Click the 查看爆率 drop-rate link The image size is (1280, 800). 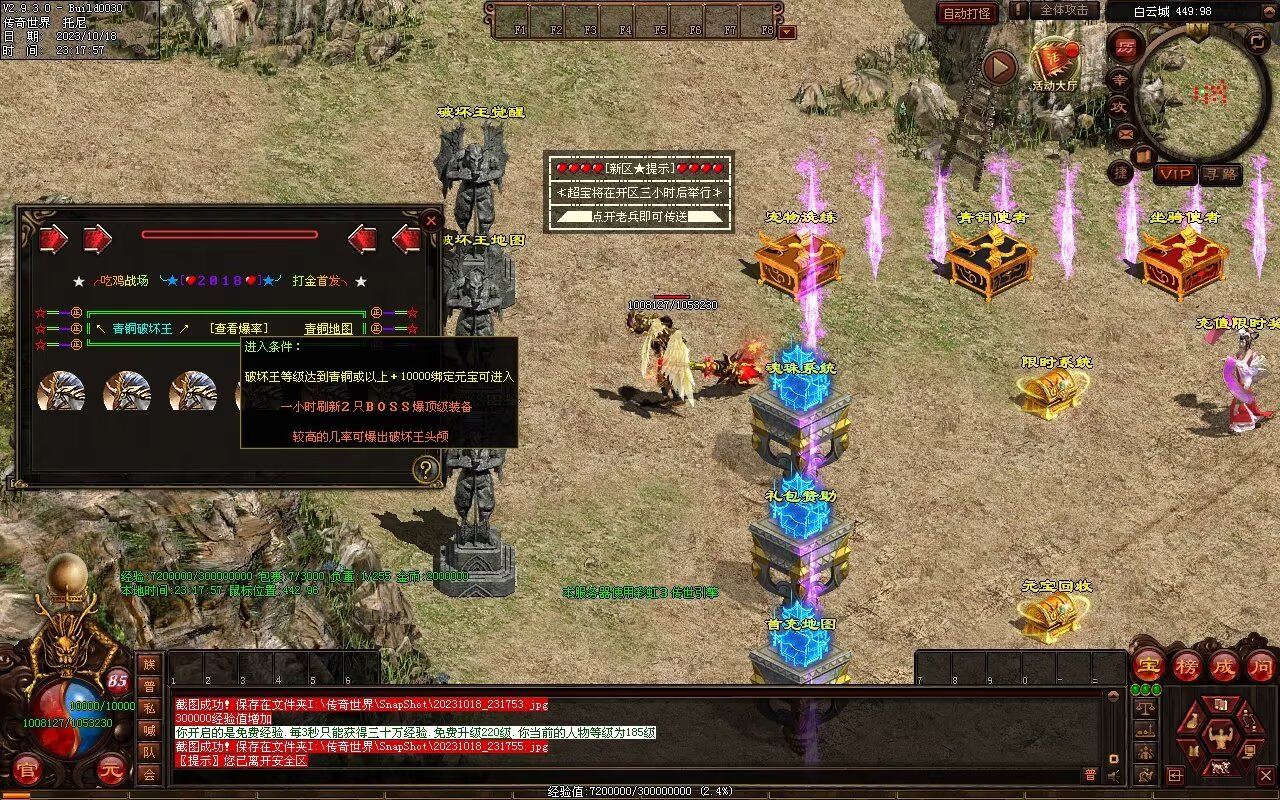click(238, 328)
